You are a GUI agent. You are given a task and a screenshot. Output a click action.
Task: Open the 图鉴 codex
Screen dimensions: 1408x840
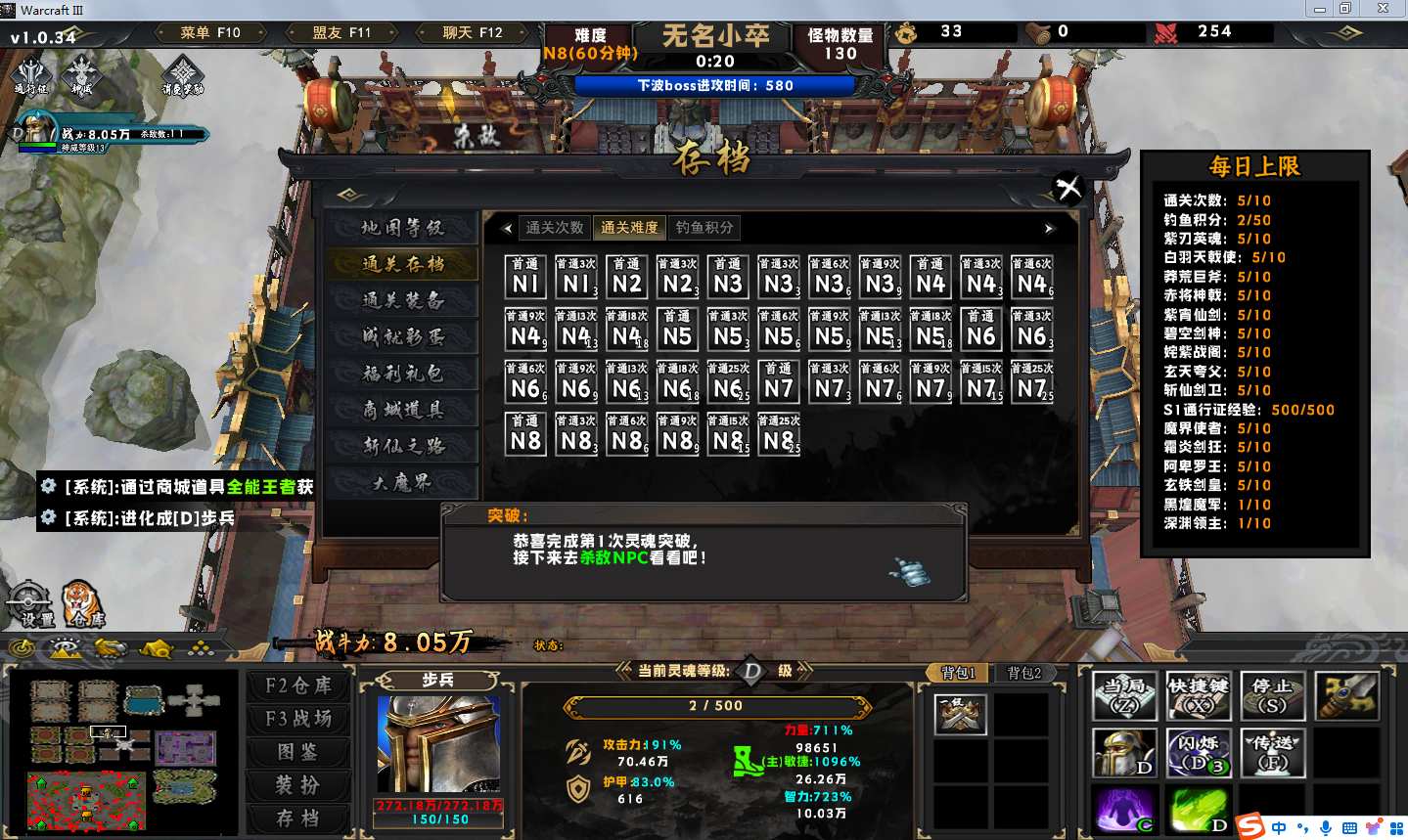(x=298, y=752)
